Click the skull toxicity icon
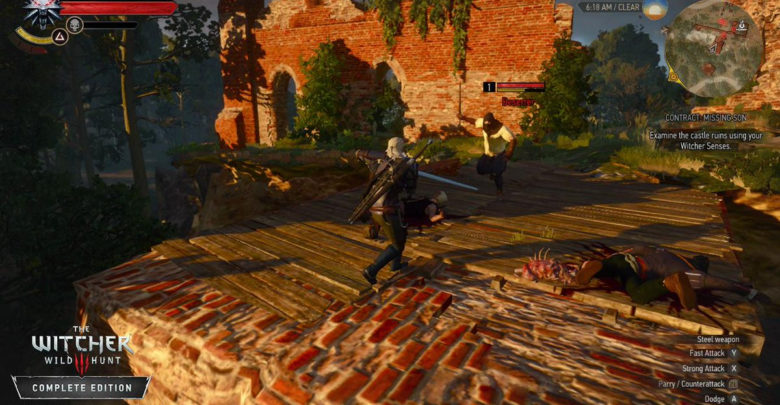Viewport: 780px width, 405px height. click(74, 24)
